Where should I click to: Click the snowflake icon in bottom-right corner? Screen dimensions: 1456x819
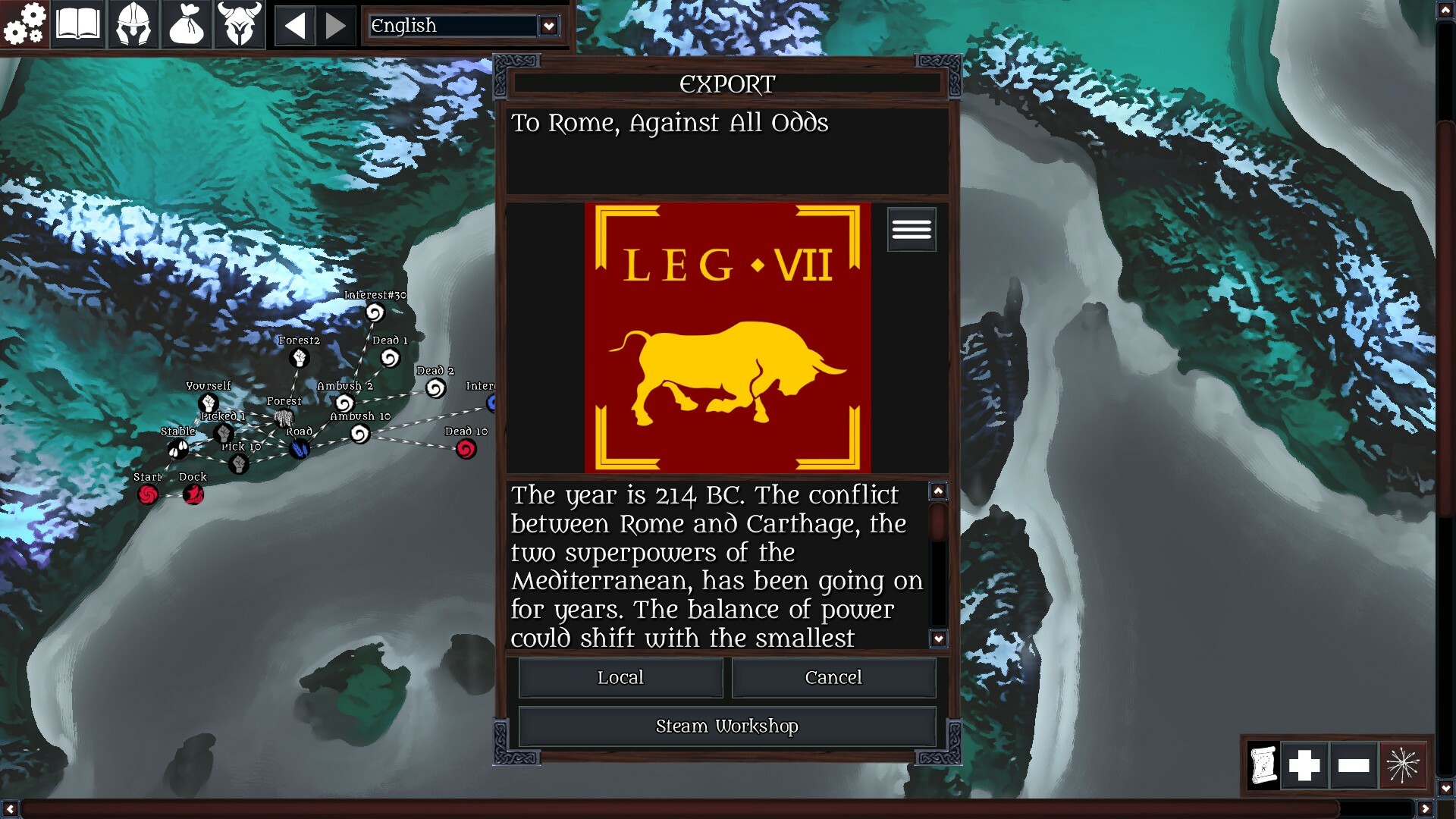coord(1403,765)
